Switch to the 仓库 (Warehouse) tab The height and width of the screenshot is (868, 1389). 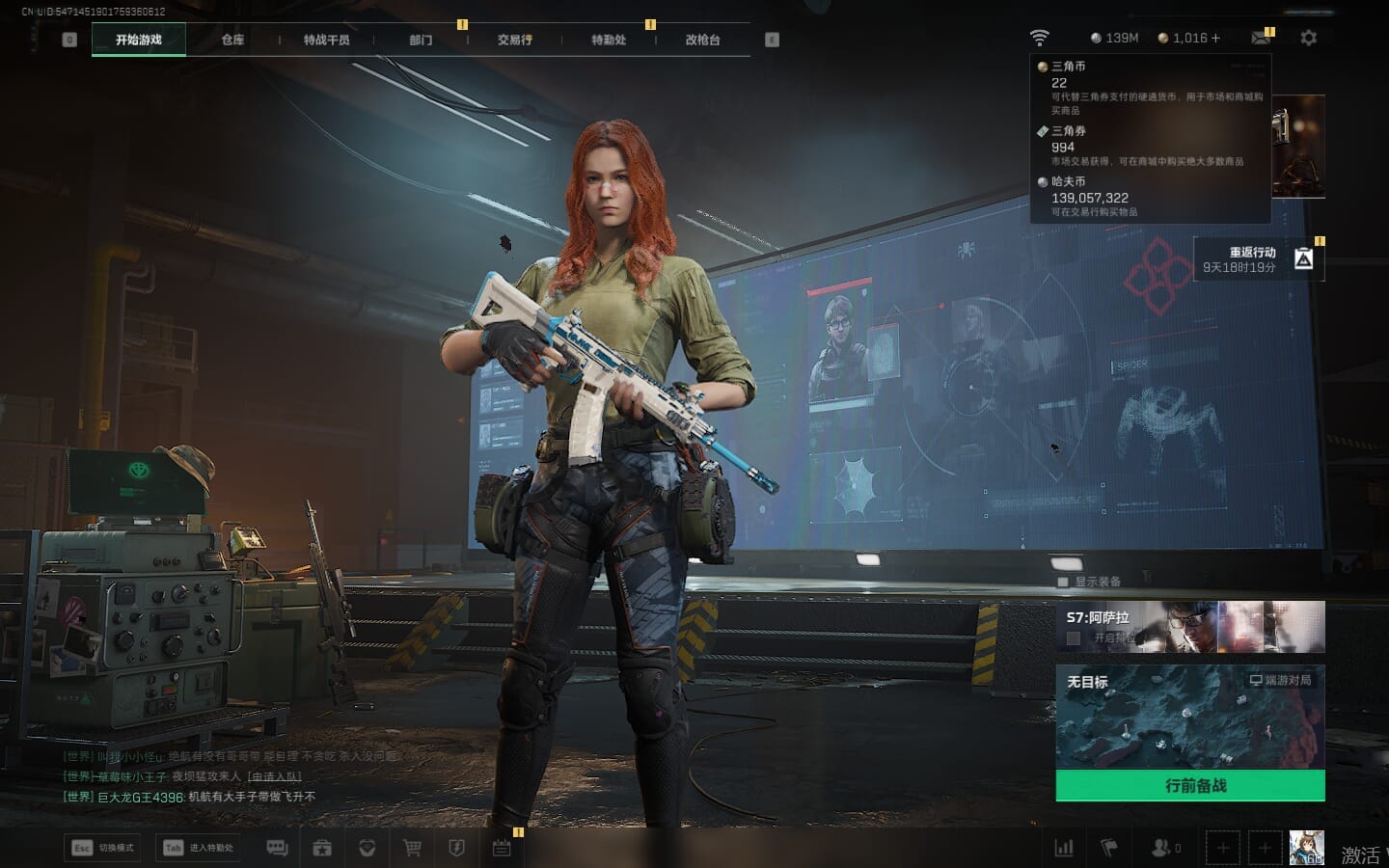point(232,40)
